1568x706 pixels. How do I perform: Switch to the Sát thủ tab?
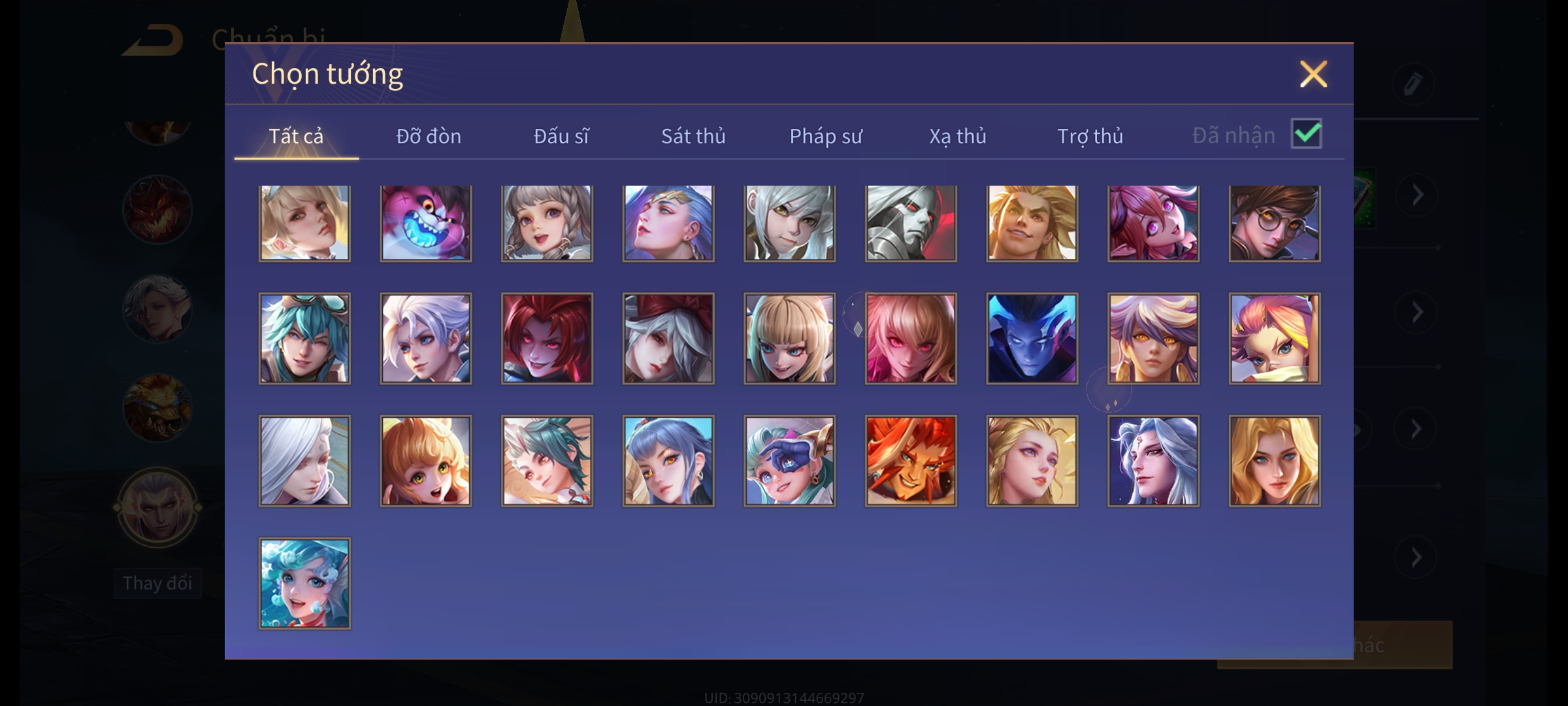click(693, 136)
